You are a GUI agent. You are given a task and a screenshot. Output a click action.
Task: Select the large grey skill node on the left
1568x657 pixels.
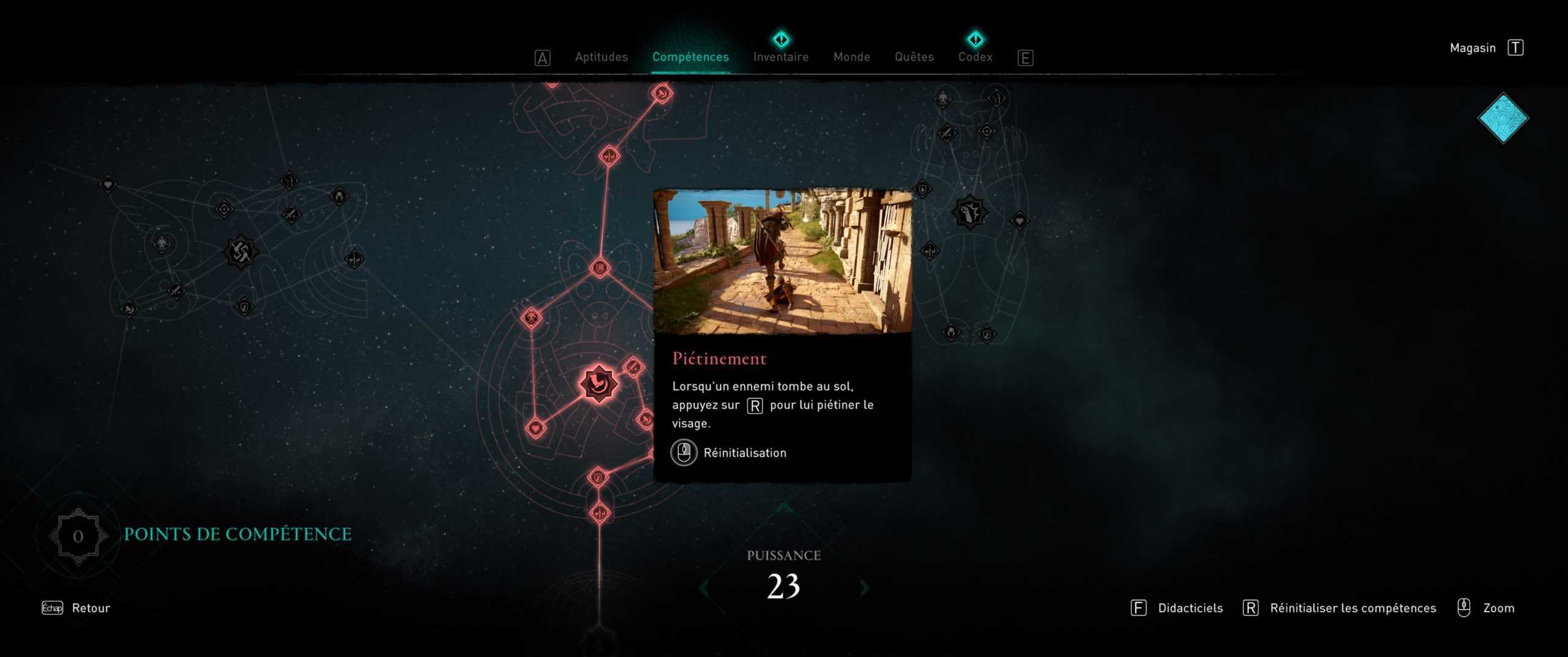point(241,251)
